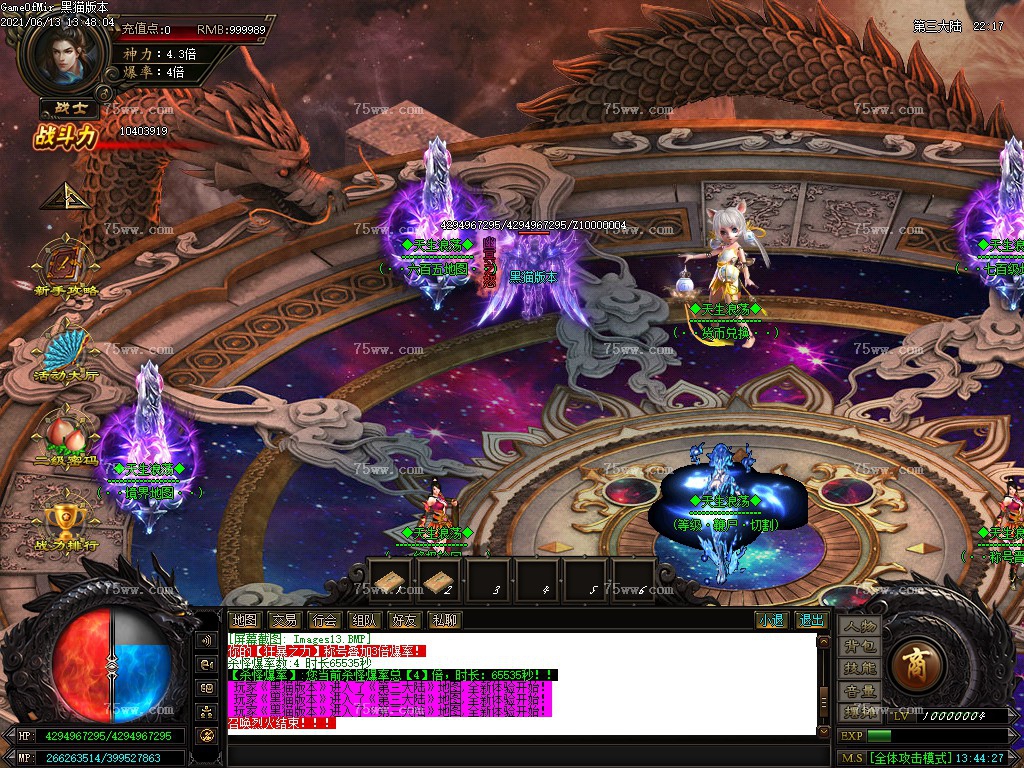Open the 背包 bag panel

click(x=859, y=647)
